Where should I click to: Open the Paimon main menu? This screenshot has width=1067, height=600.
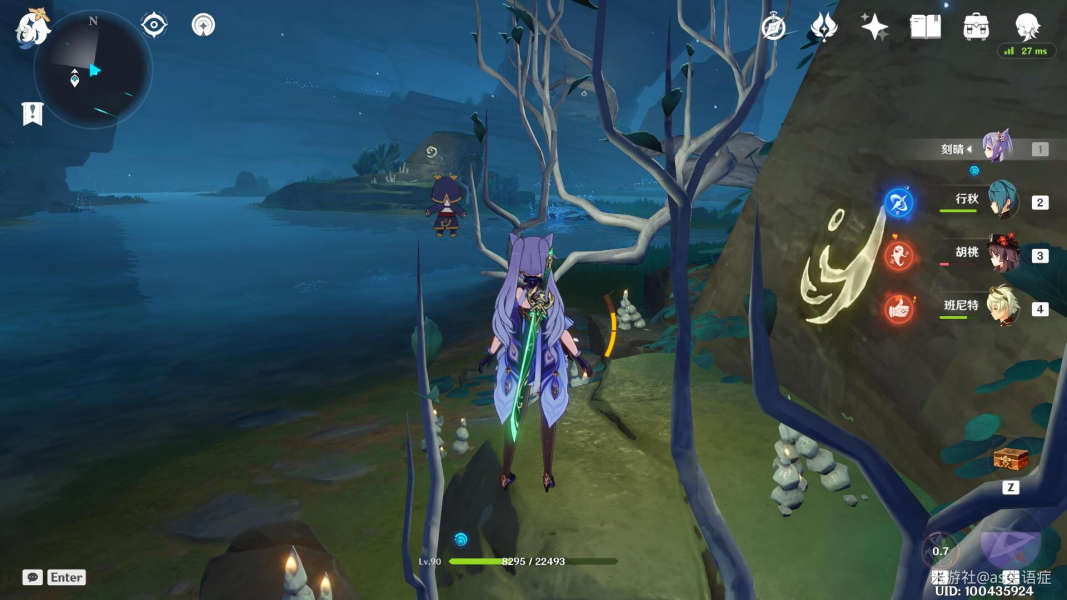31,27
